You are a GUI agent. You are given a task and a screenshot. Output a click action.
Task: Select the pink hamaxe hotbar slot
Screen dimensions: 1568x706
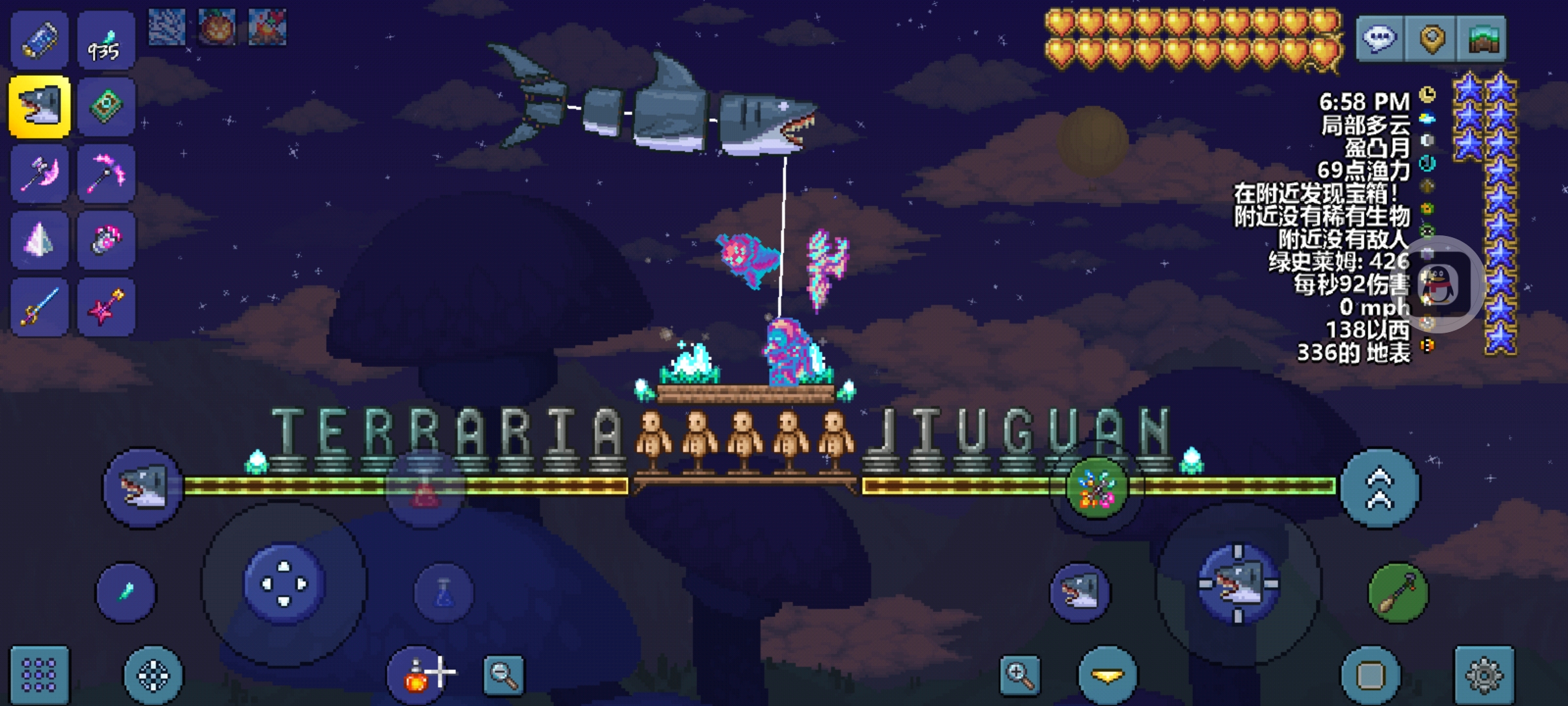point(39,174)
